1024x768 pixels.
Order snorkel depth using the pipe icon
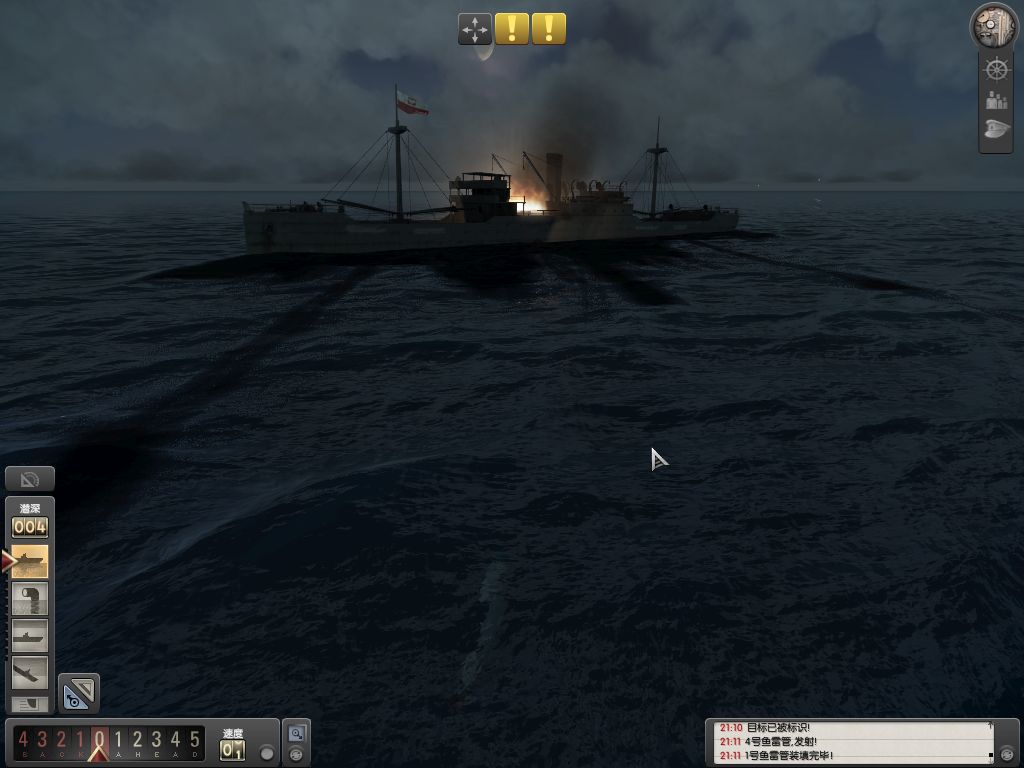(30, 599)
